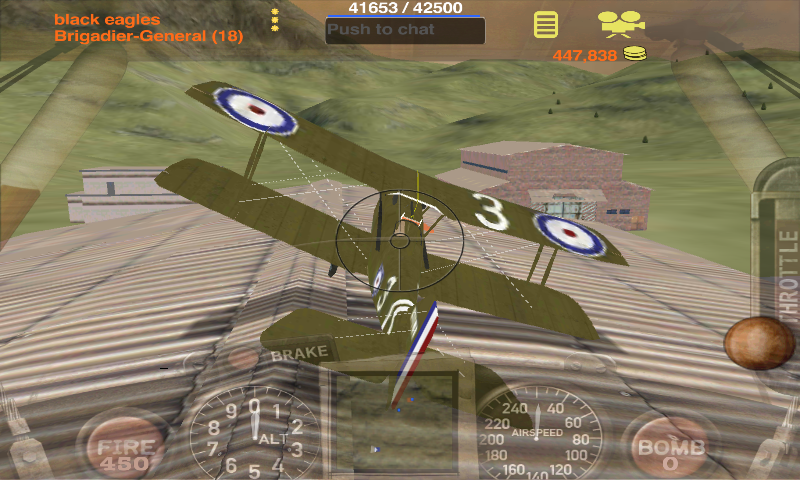Click the gold coins stack icon
This screenshot has height=480, width=800.
(x=635, y=55)
